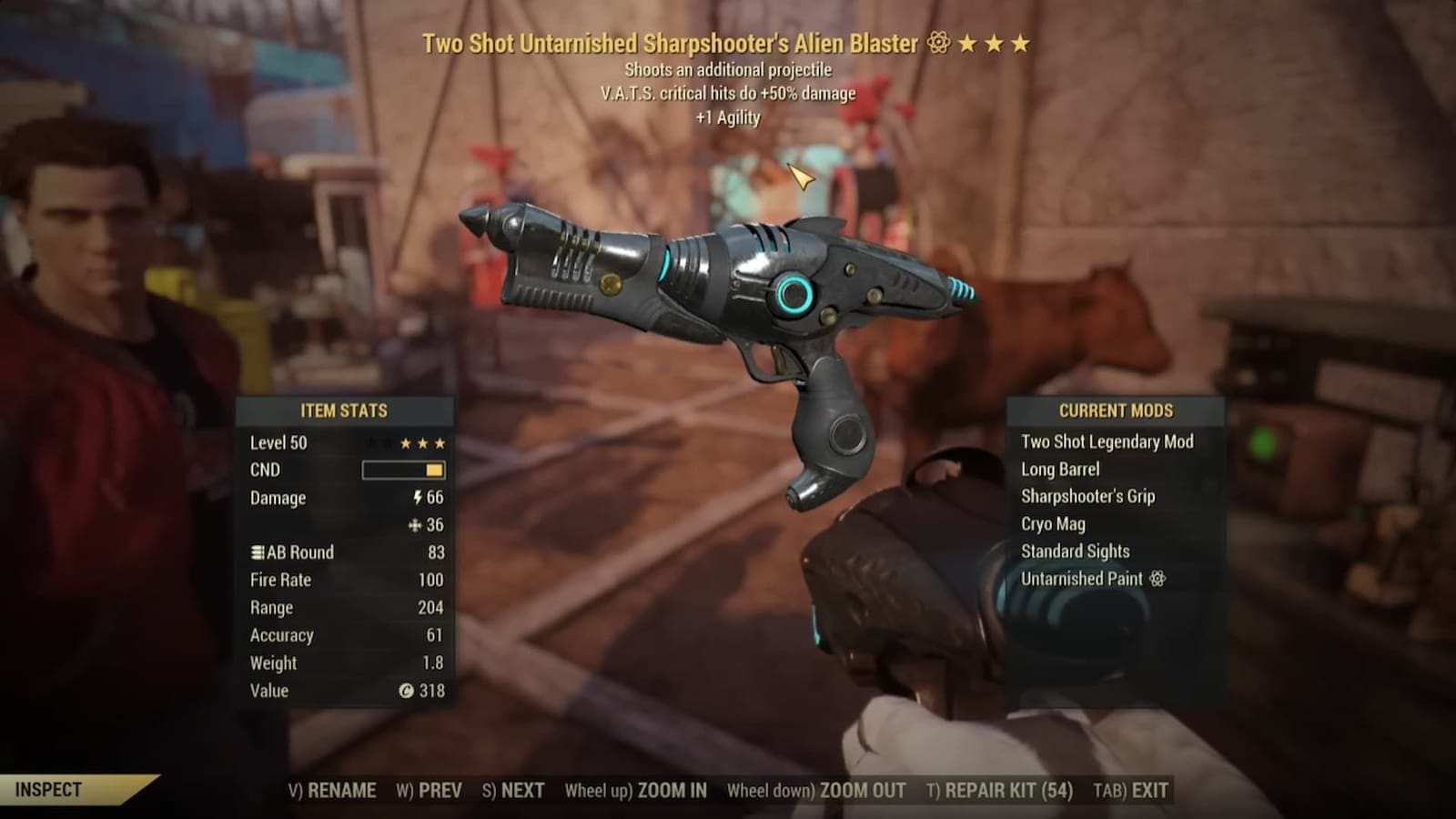The width and height of the screenshot is (1456, 819).
Task: Click the CND condition bar
Action: (x=403, y=470)
